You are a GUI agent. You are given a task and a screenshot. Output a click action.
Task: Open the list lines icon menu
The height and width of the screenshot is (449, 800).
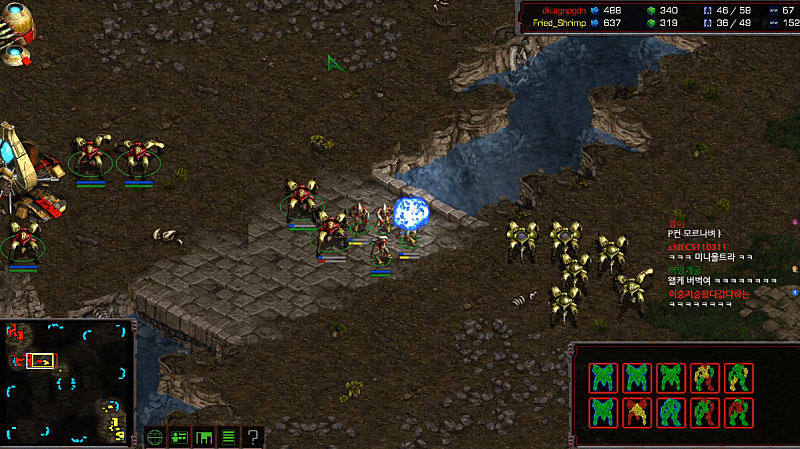click(x=228, y=437)
